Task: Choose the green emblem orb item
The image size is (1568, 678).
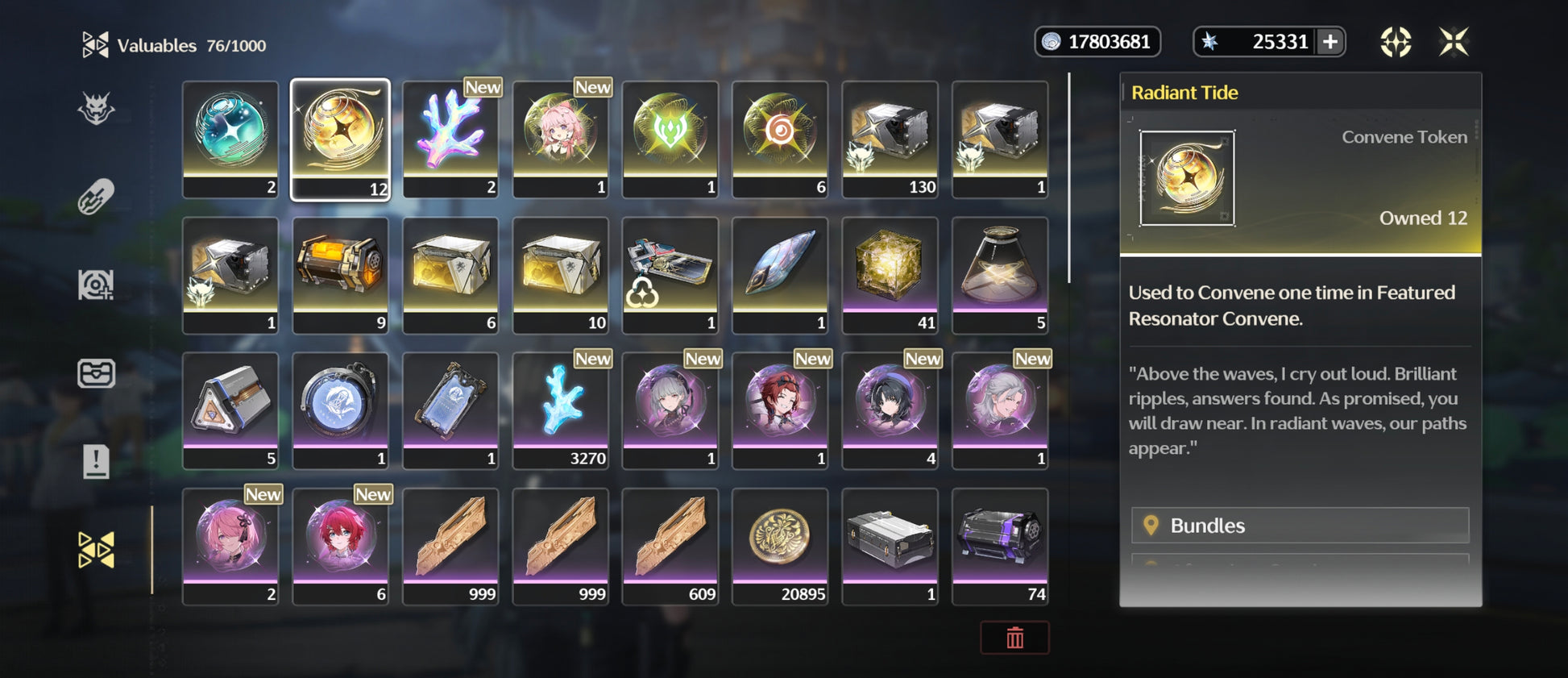Action: (x=670, y=139)
